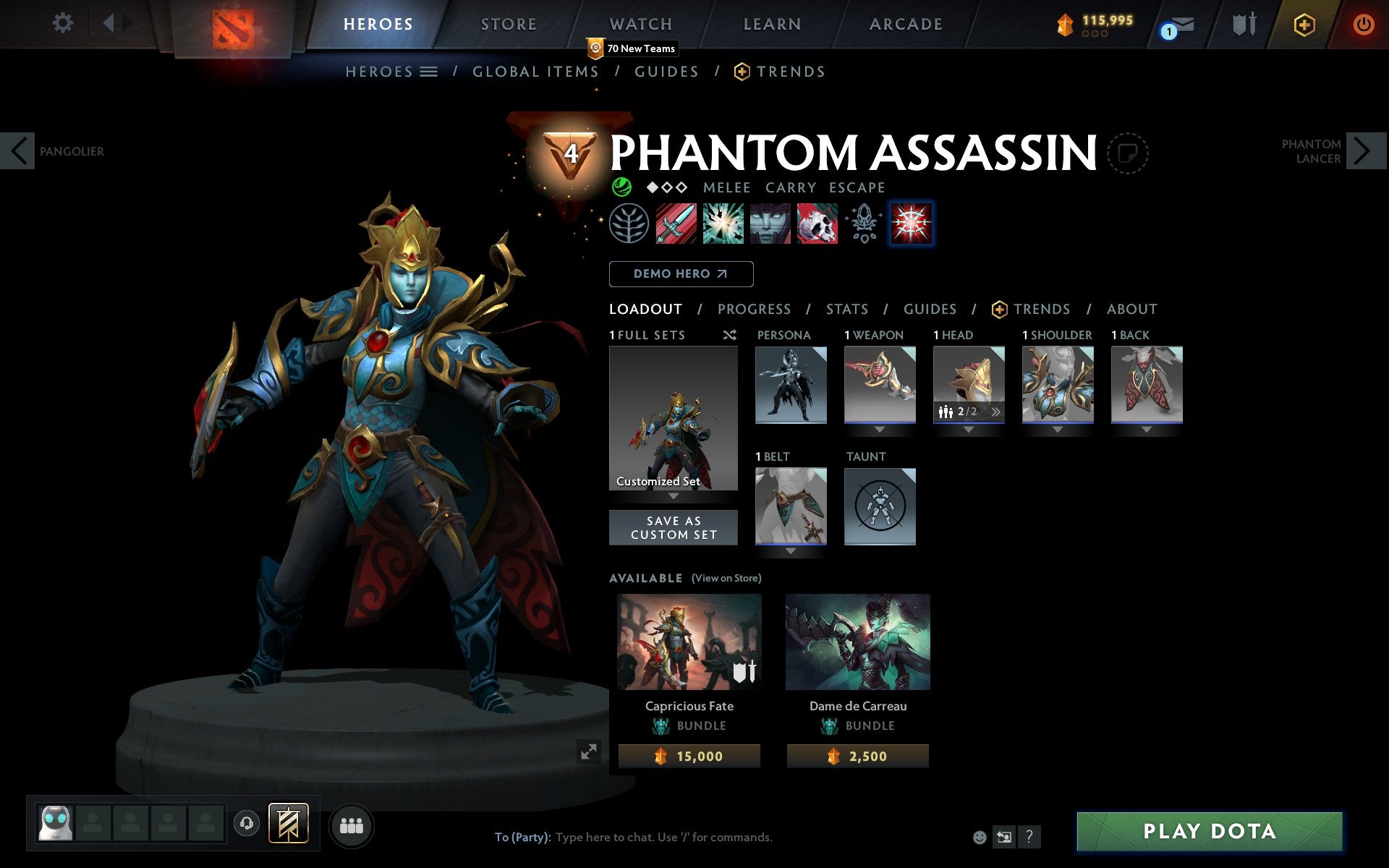Screen dimensions: 1389x868
Task: Expand the head item style chevron showing 2/2
Action: pyautogui.click(x=996, y=411)
